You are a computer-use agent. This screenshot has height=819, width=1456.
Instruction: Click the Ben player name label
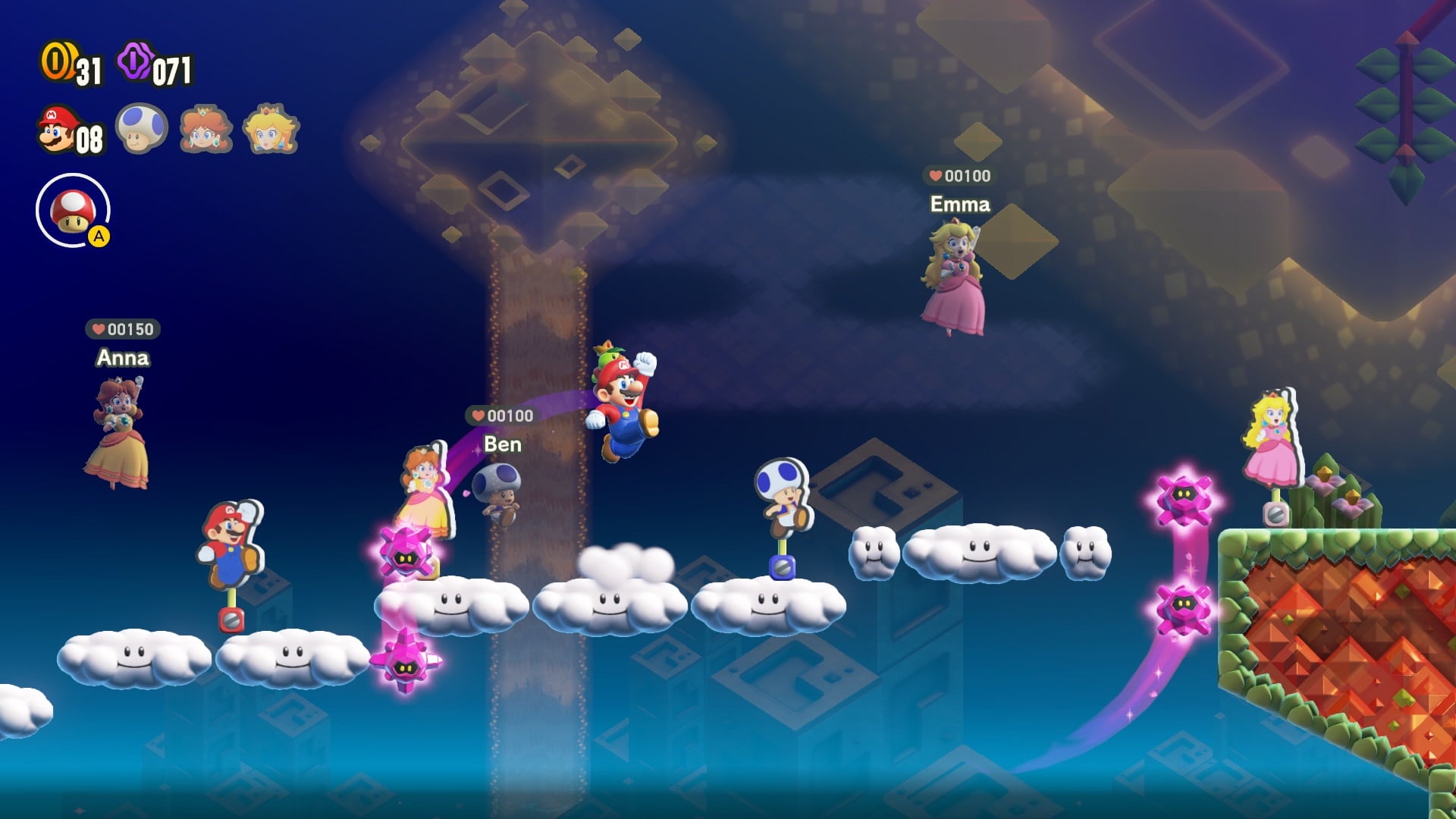502,445
